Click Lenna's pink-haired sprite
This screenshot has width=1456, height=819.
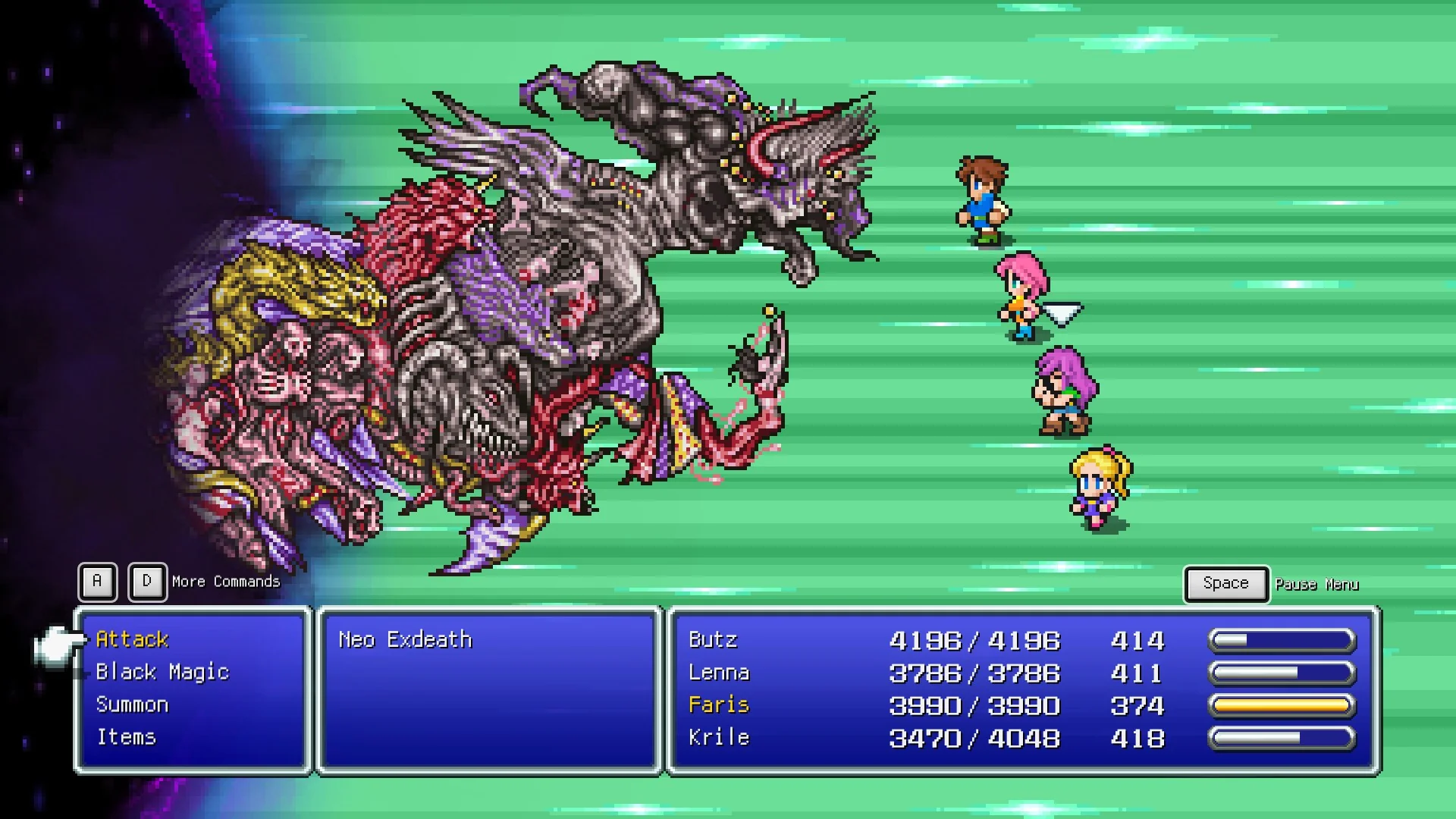(1020, 296)
